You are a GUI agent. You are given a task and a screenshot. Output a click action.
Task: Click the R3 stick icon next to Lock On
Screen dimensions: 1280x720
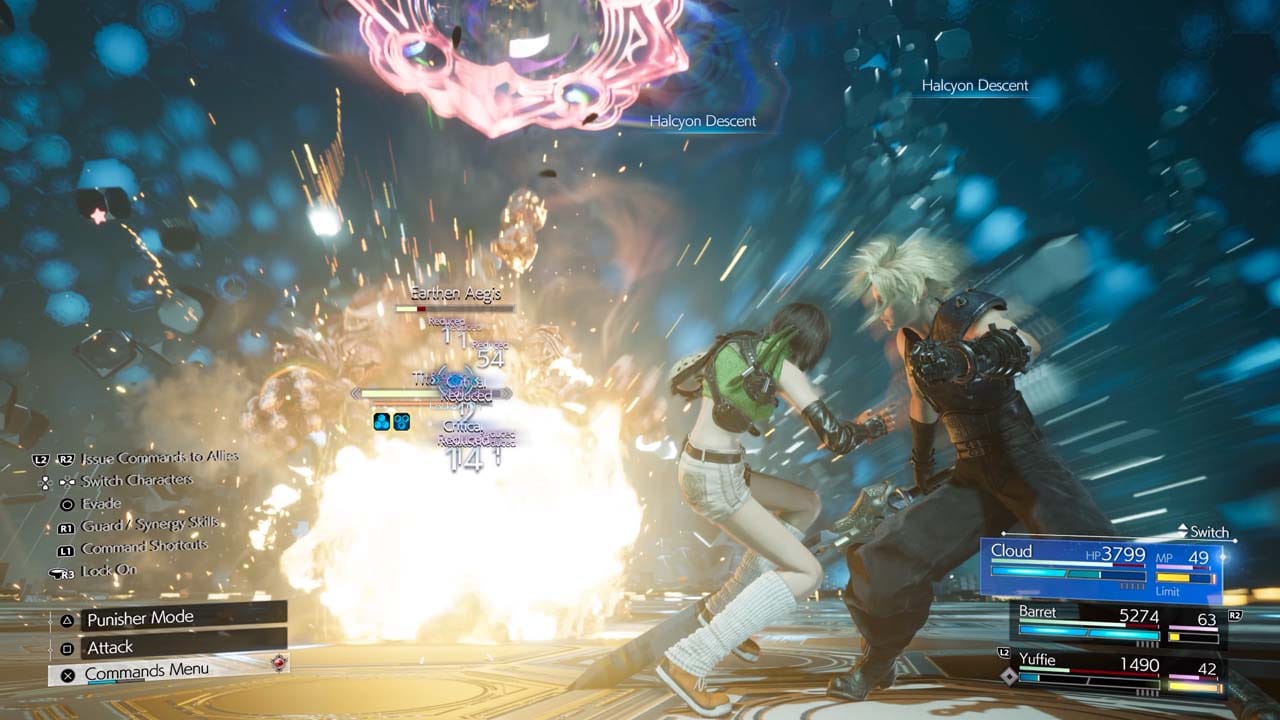click(x=63, y=575)
